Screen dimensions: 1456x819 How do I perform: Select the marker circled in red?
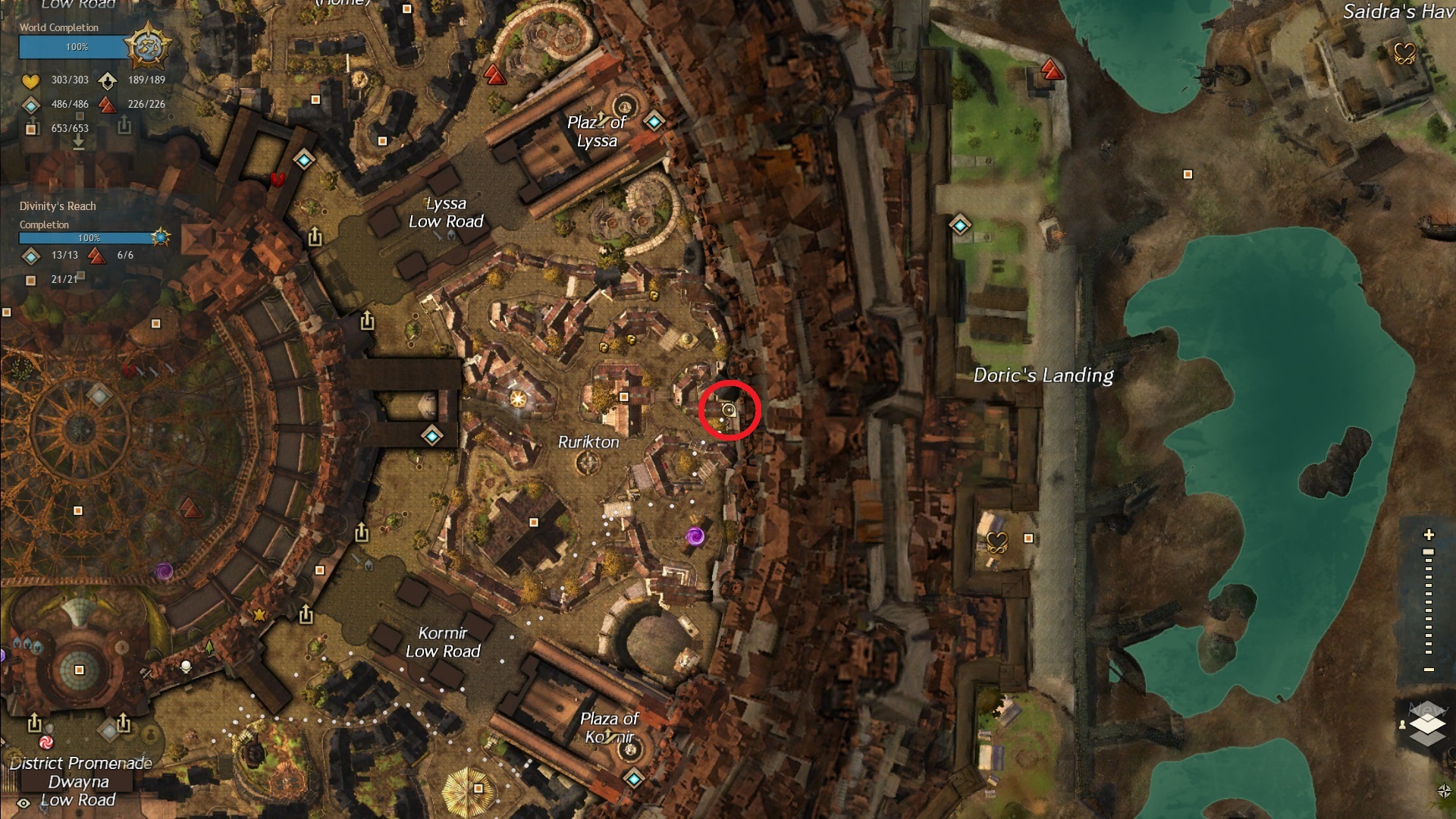click(x=729, y=410)
